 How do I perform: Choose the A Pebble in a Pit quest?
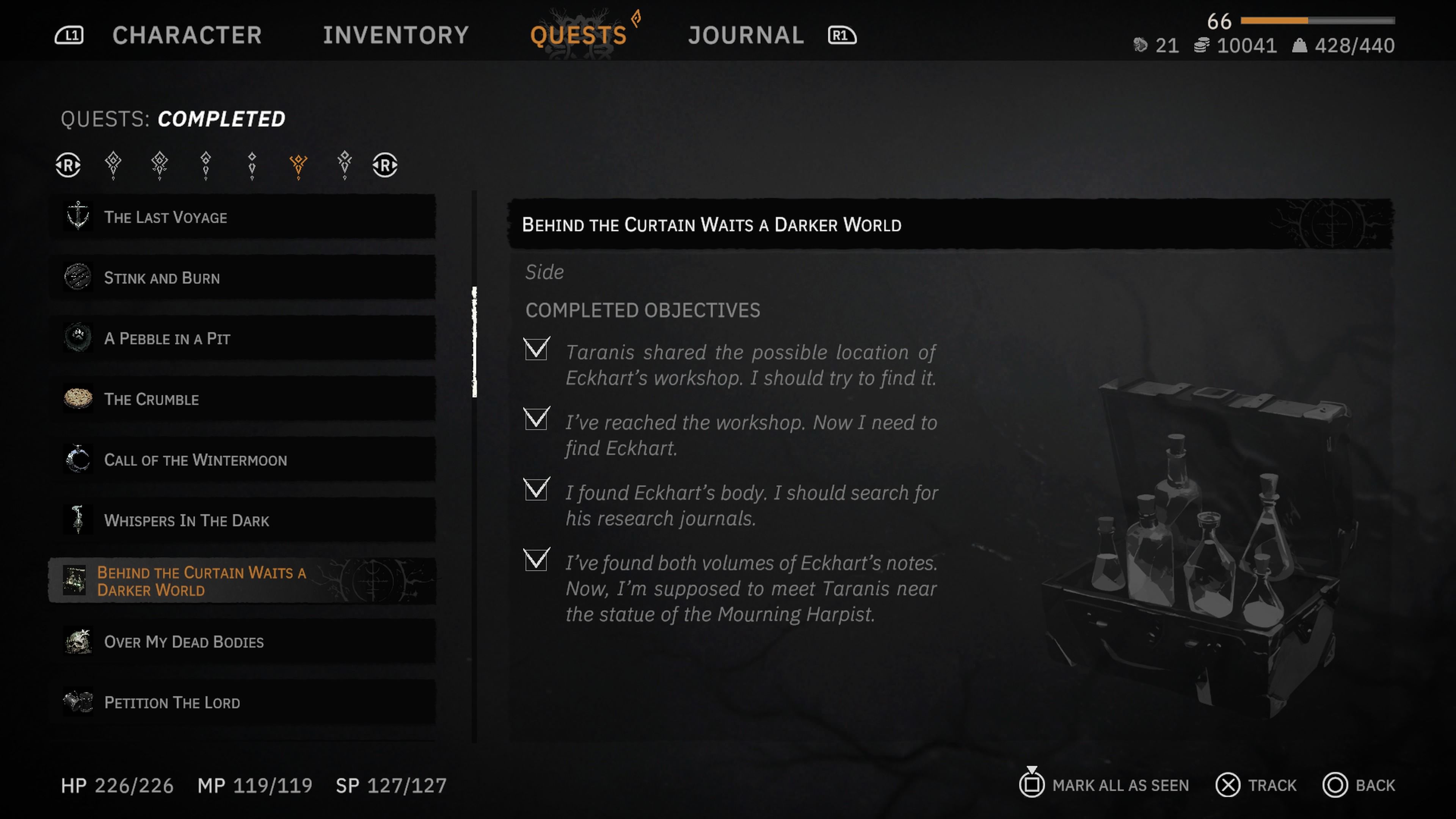(243, 339)
